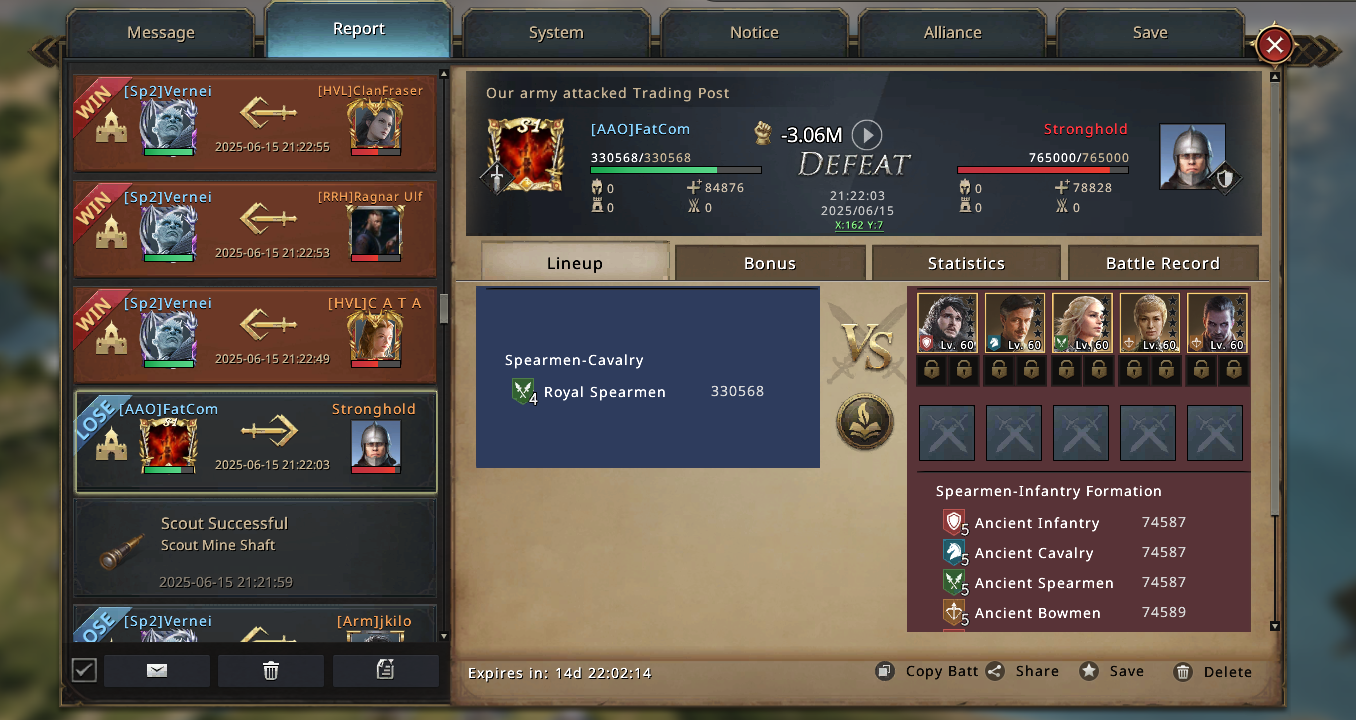Switch to the Message tab

coord(160,33)
